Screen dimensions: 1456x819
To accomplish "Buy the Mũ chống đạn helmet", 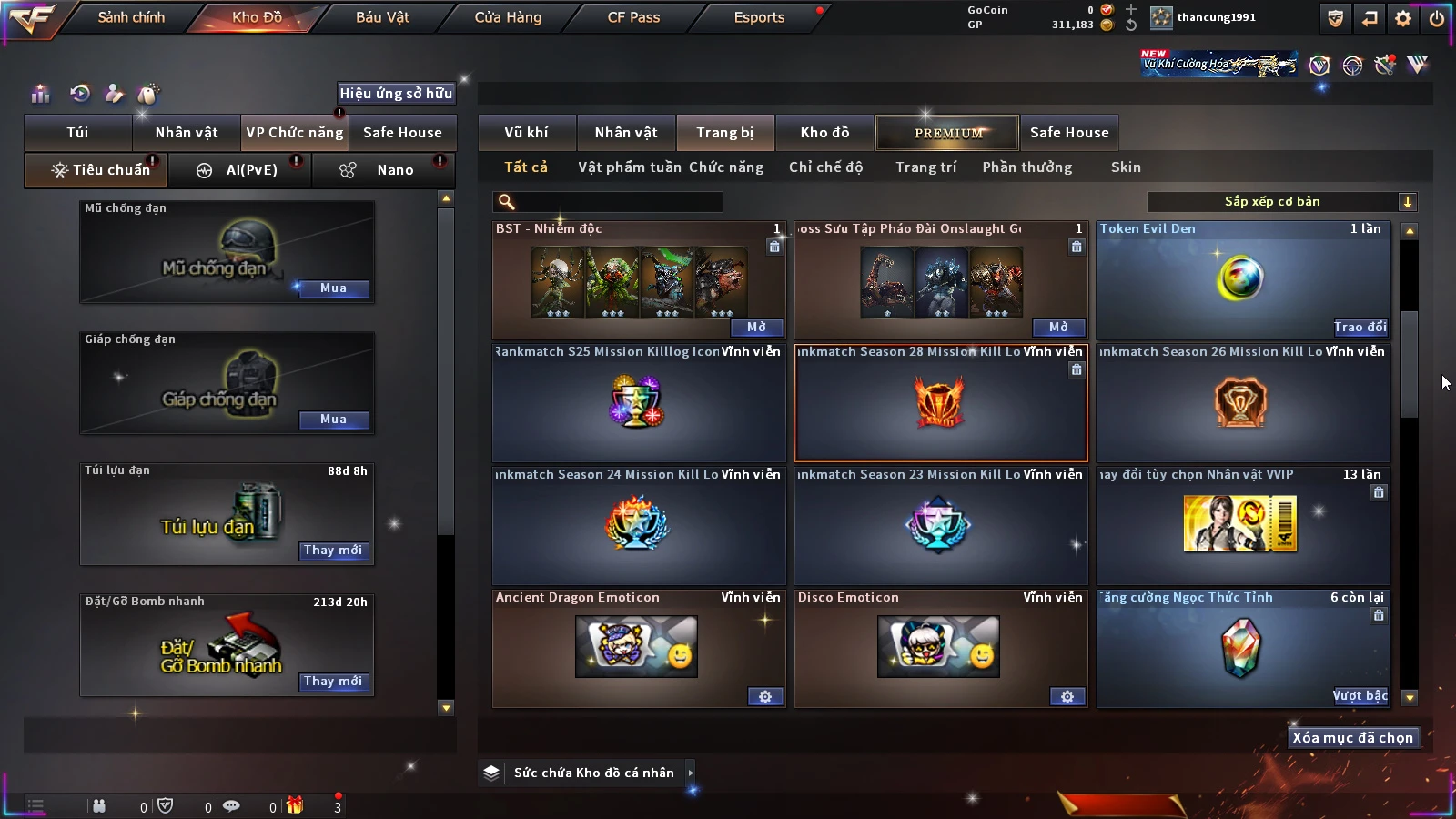I will (333, 288).
